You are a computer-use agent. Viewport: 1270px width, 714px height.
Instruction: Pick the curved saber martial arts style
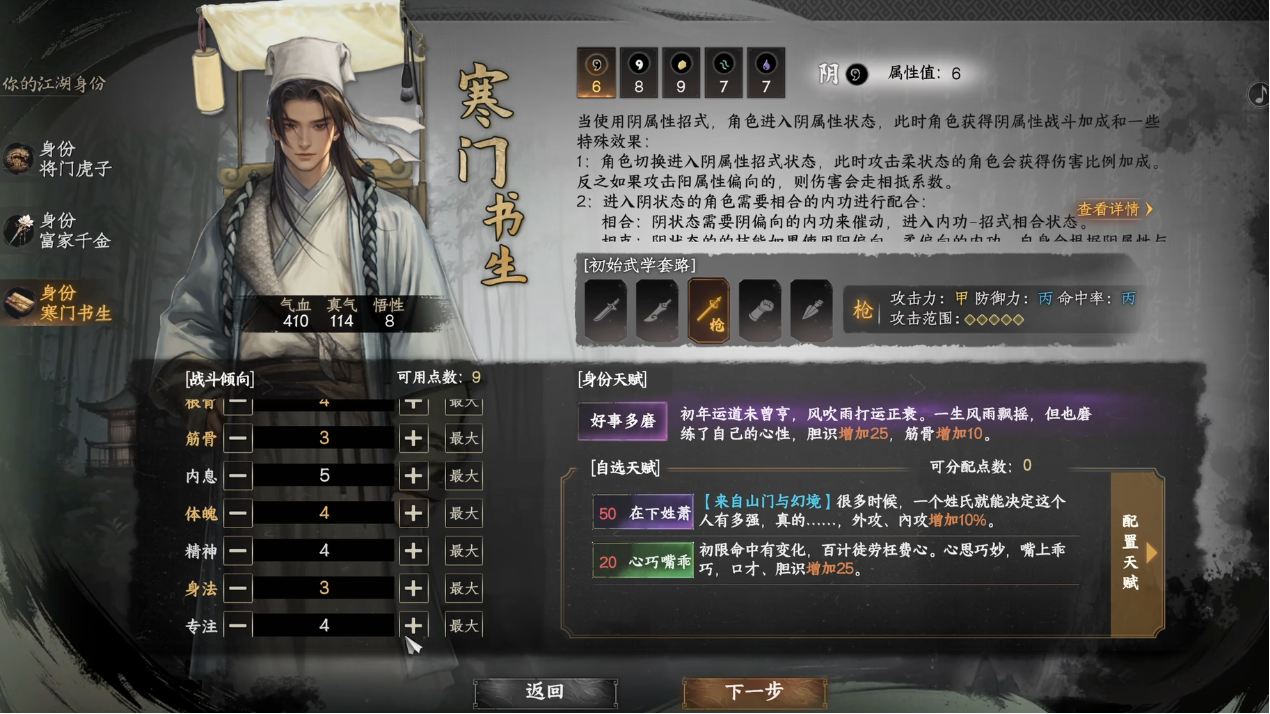click(656, 311)
